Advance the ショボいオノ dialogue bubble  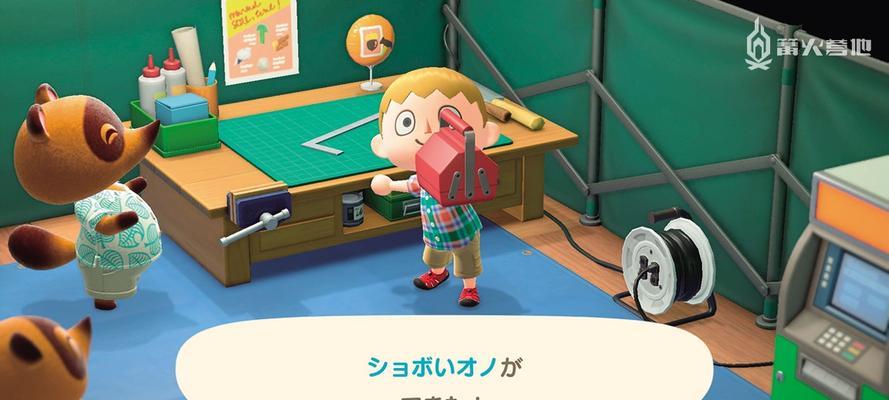444,368
